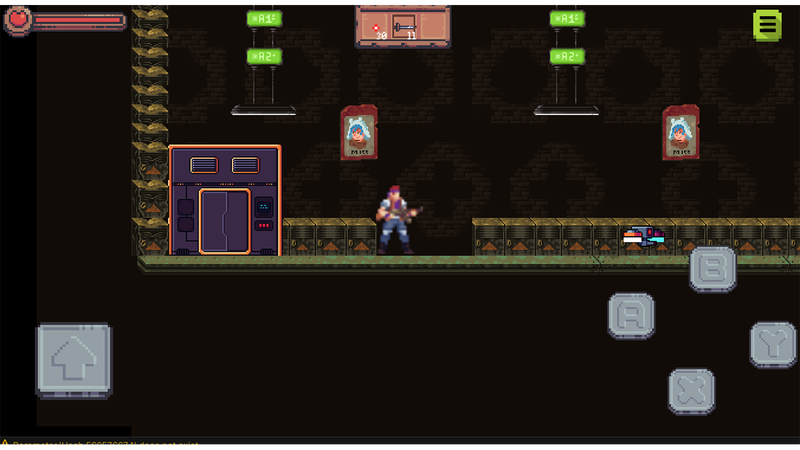Tap the on-screen A button

pyautogui.click(x=631, y=316)
